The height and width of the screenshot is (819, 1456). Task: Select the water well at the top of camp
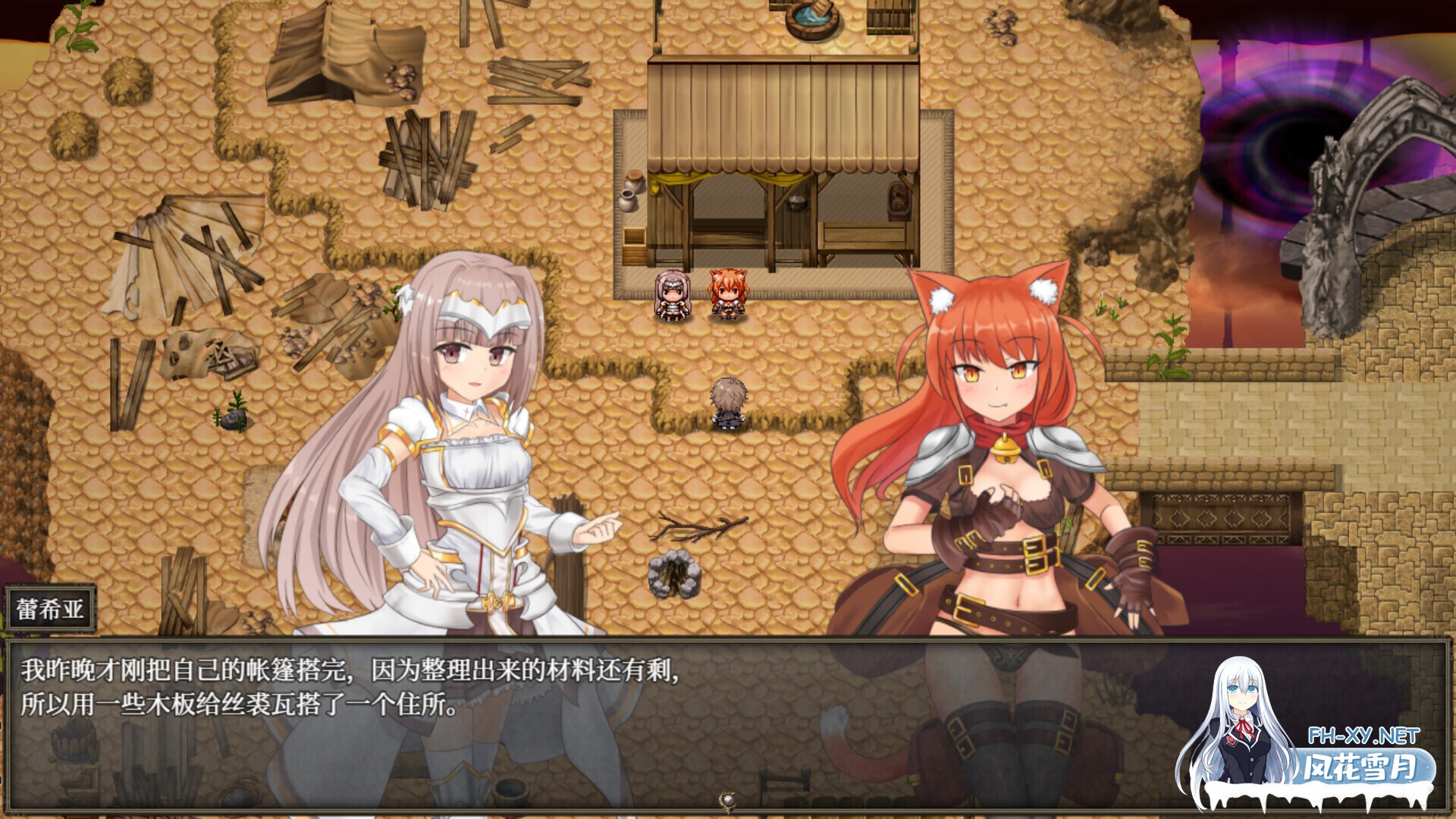coord(808,21)
